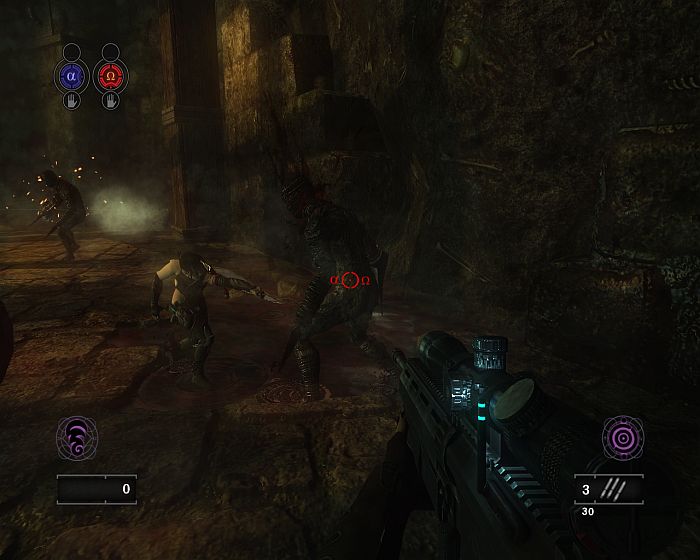
Task: Select the red Omega squad icon
Action: pos(110,76)
